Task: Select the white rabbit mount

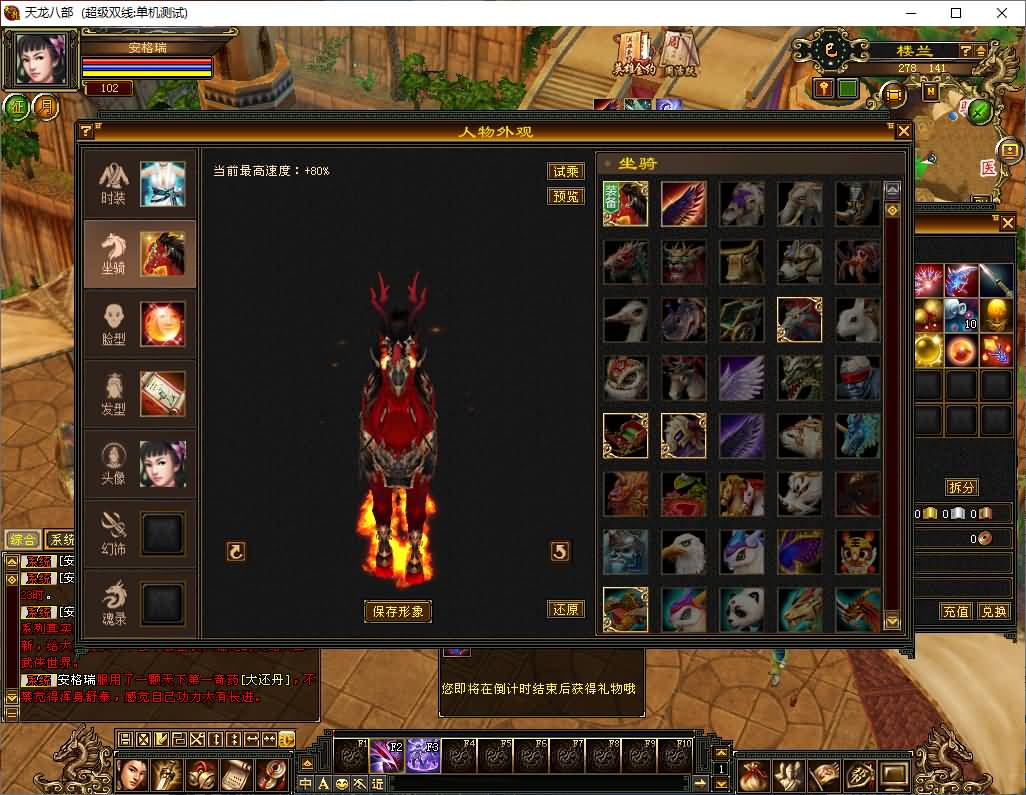Action: click(x=858, y=320)
